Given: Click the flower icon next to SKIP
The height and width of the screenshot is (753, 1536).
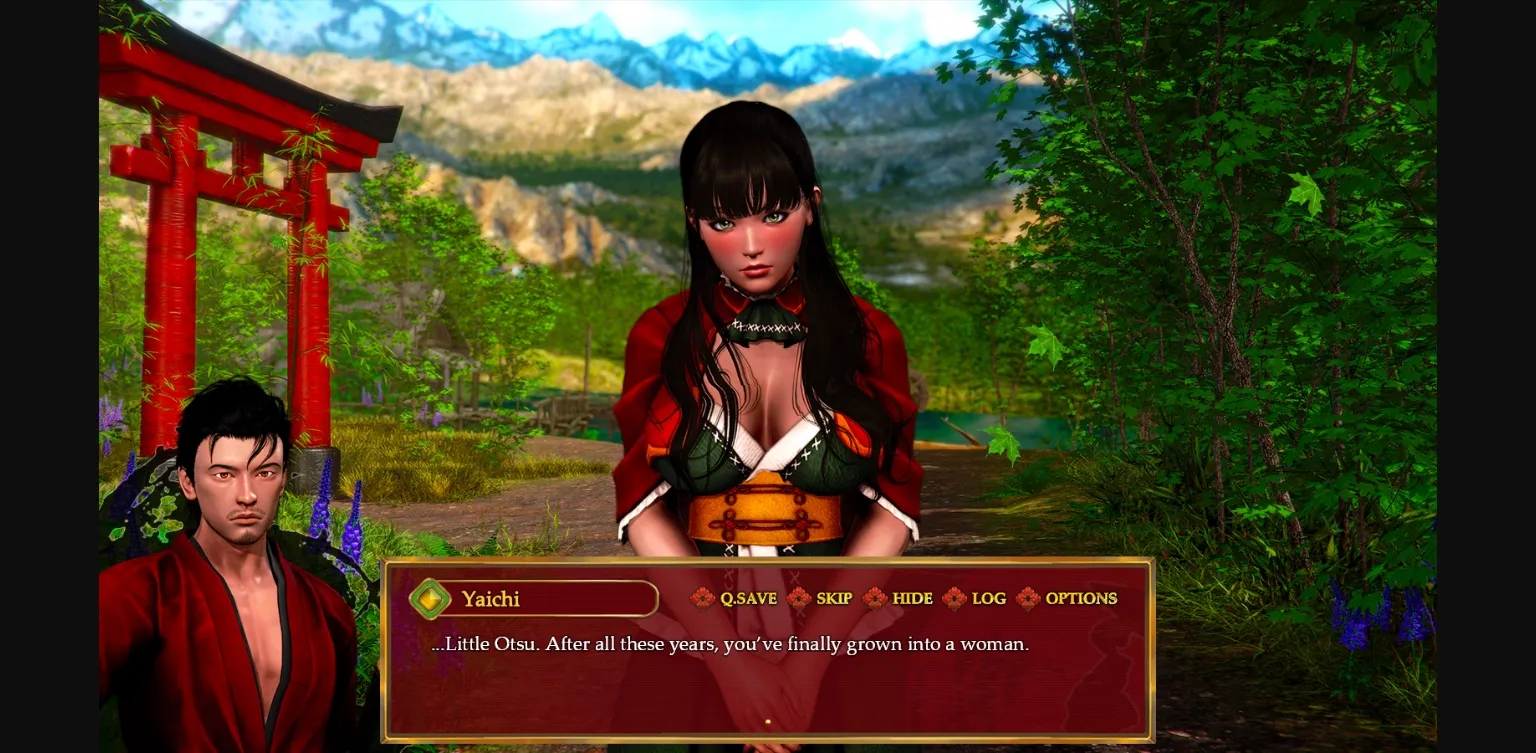Looking at the screenshot, I should (800, 598).
